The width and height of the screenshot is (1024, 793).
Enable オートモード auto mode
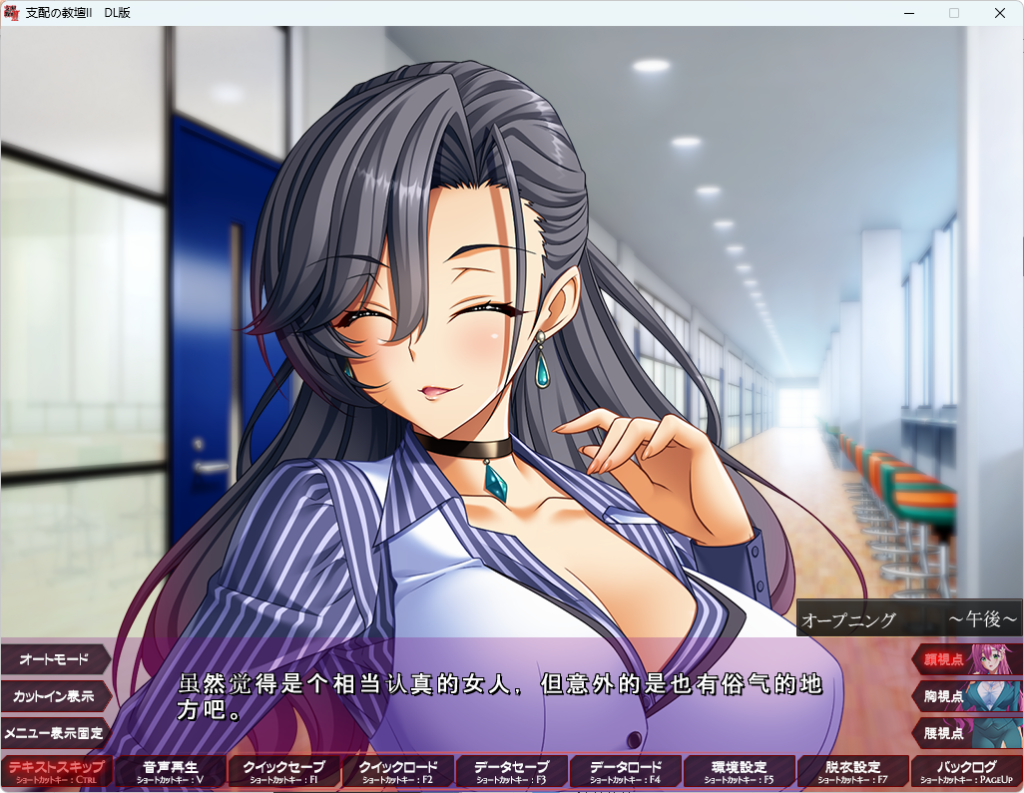point(53,660)
